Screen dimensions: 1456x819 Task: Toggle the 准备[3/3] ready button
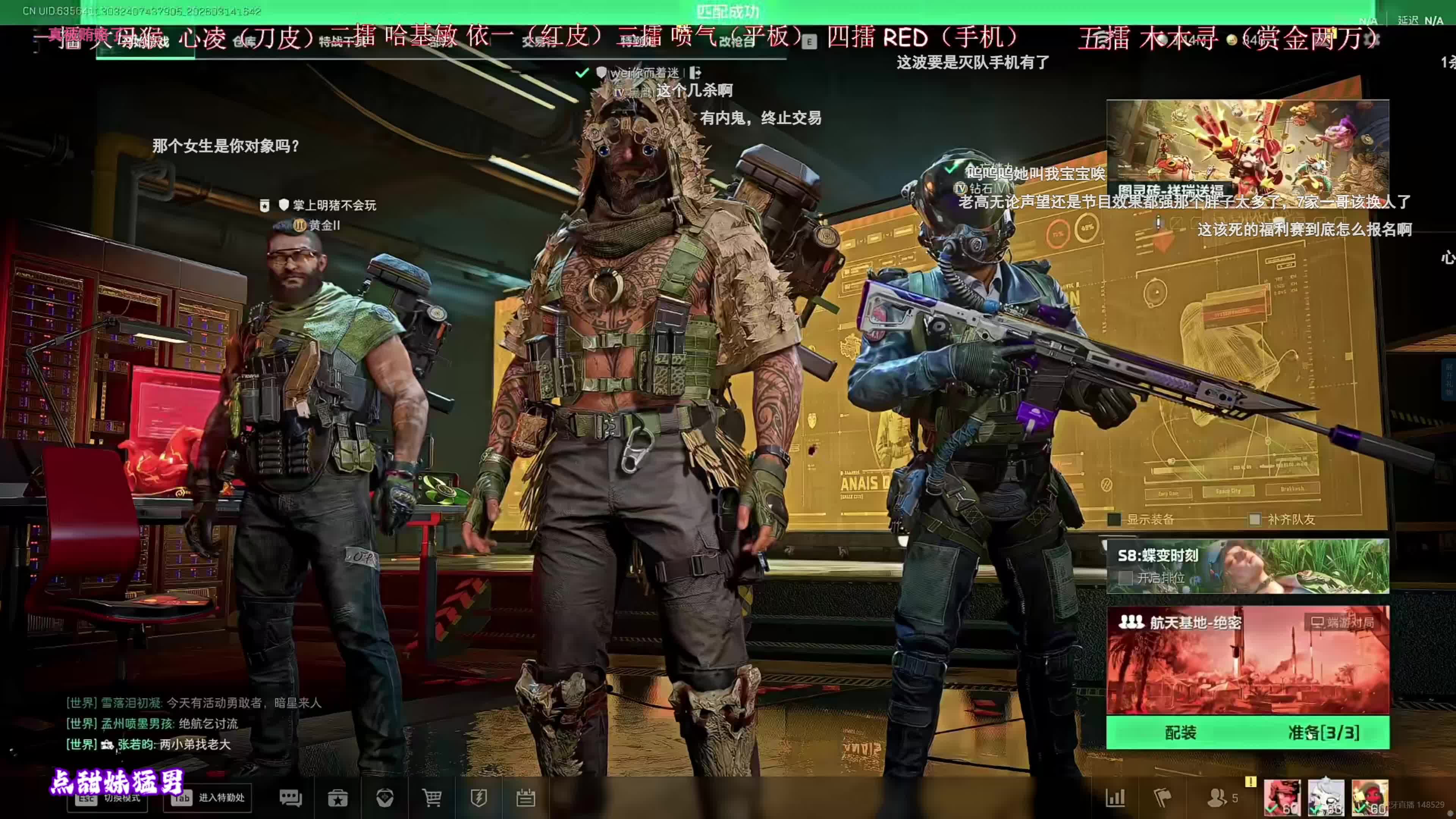tap(1323, 733)
